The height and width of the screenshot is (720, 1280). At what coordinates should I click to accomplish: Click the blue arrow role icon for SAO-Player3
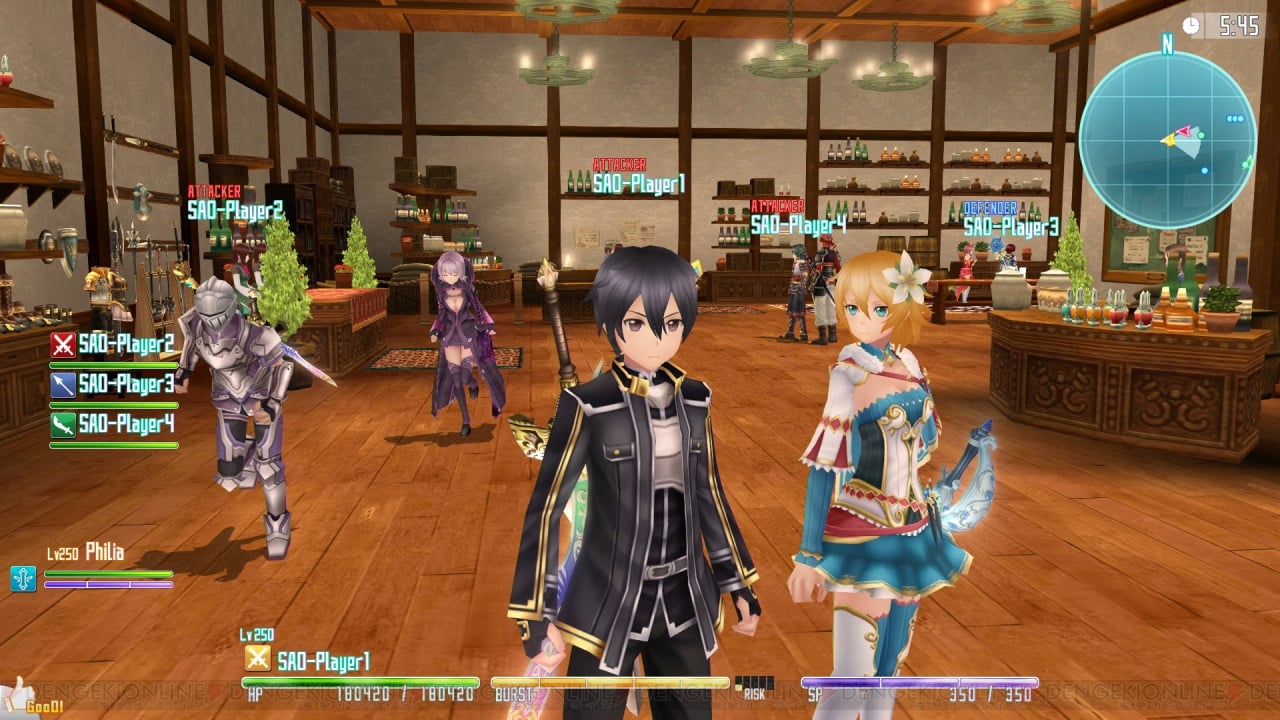tap(63, 386)
